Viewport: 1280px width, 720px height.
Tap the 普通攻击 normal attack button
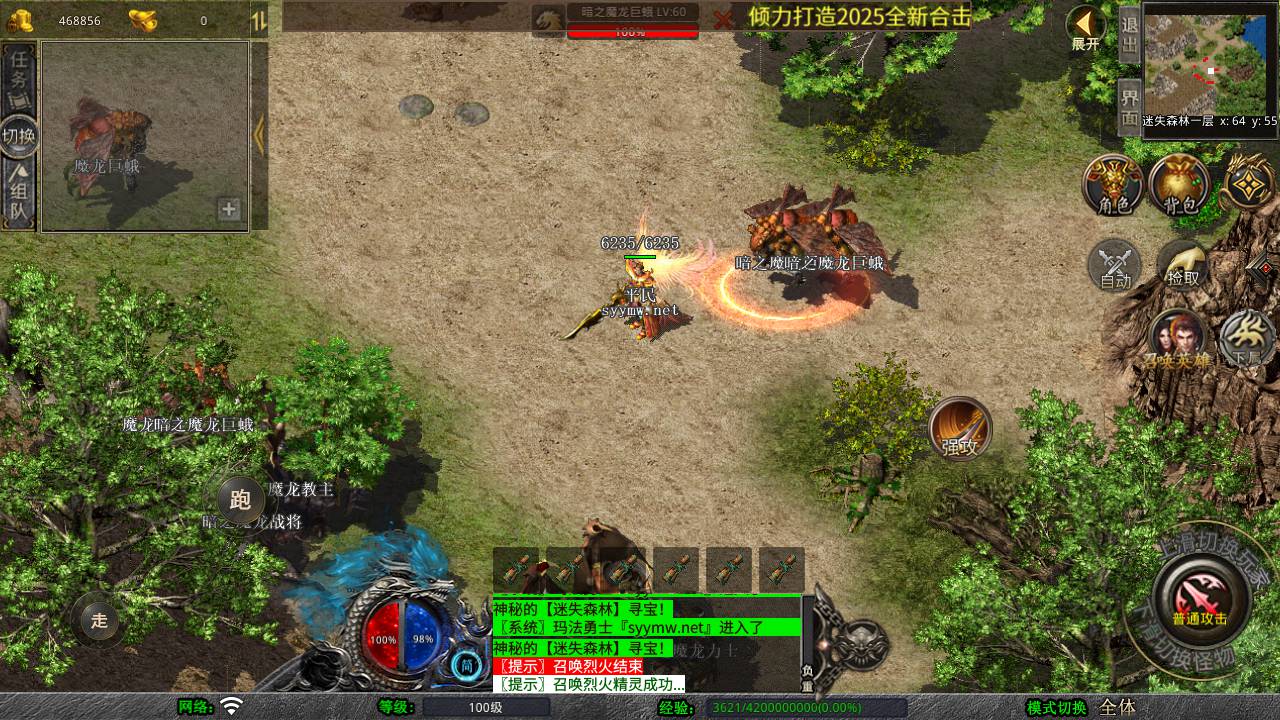[1199, 598]
